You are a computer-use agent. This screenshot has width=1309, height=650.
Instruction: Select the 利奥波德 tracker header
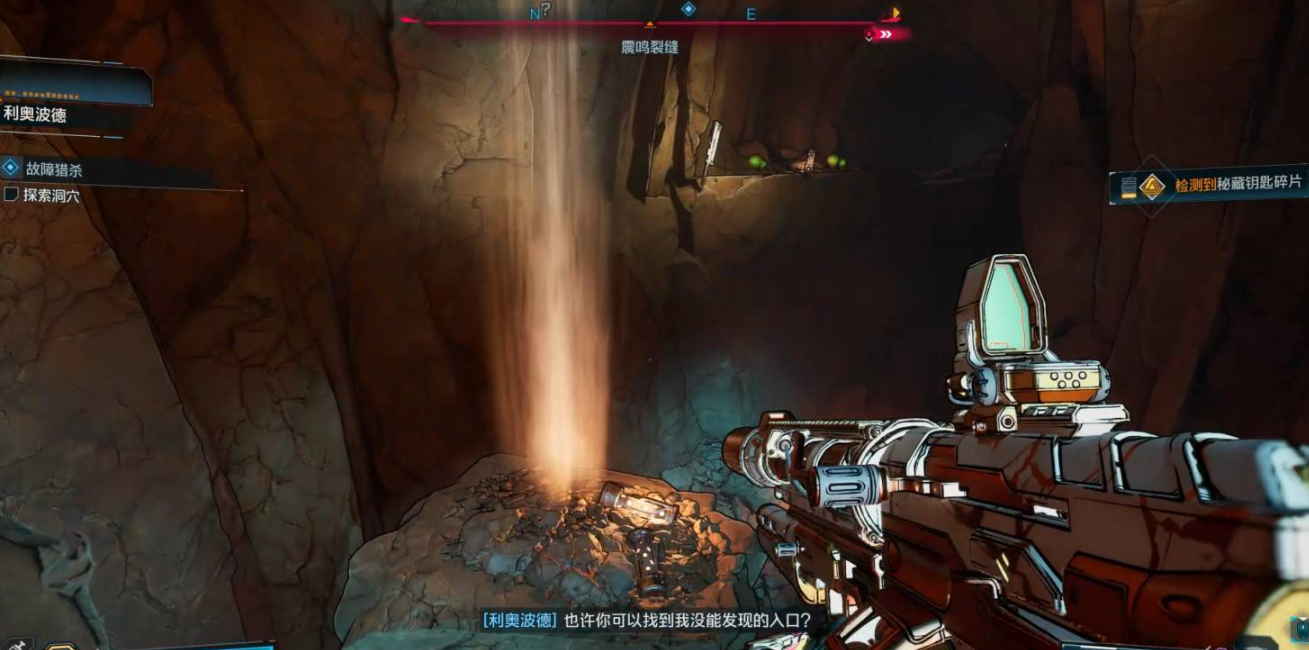click(36, 114)
